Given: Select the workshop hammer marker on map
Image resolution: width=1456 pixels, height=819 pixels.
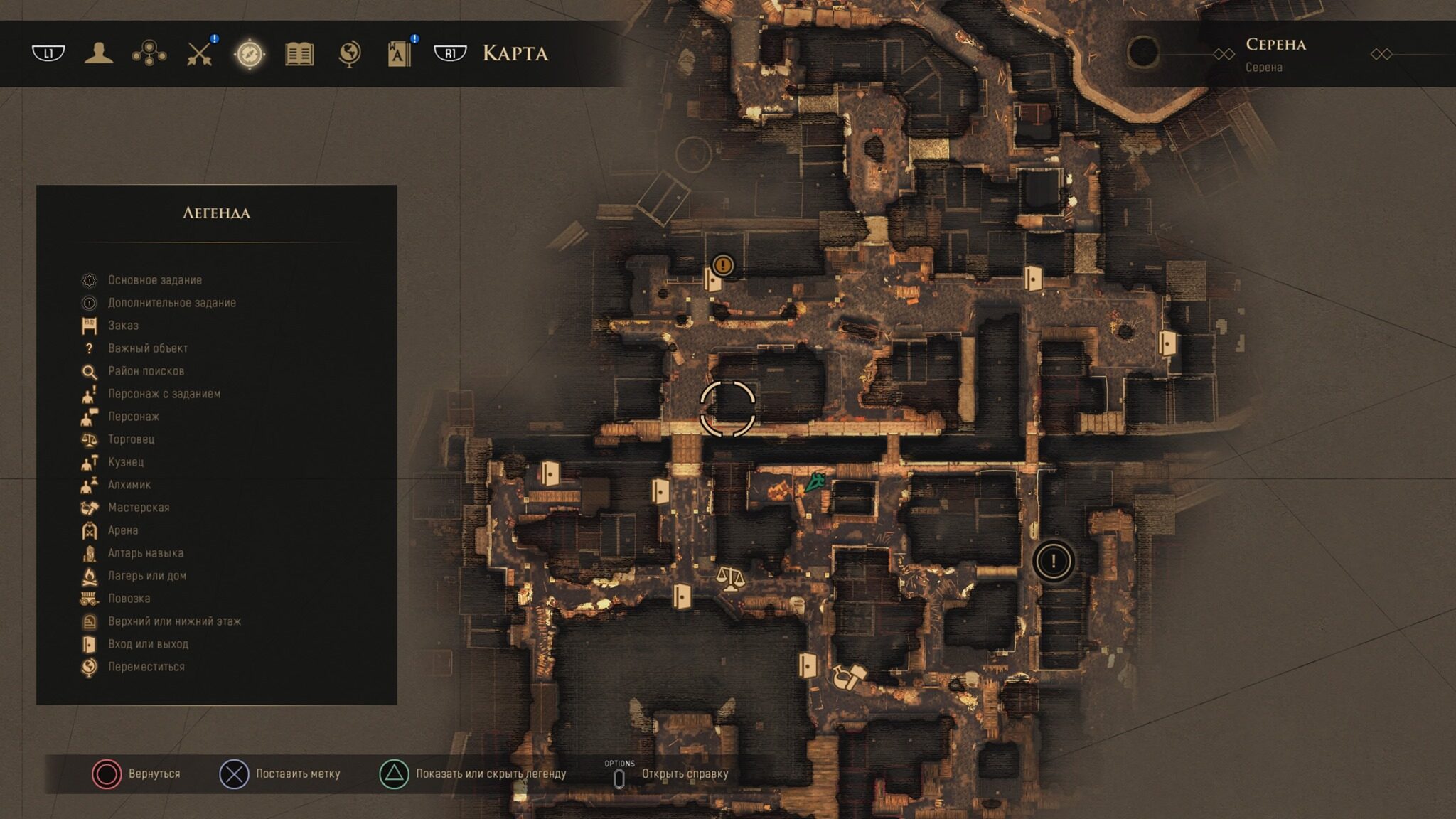Looking at the screenshot, I should 848,677.
